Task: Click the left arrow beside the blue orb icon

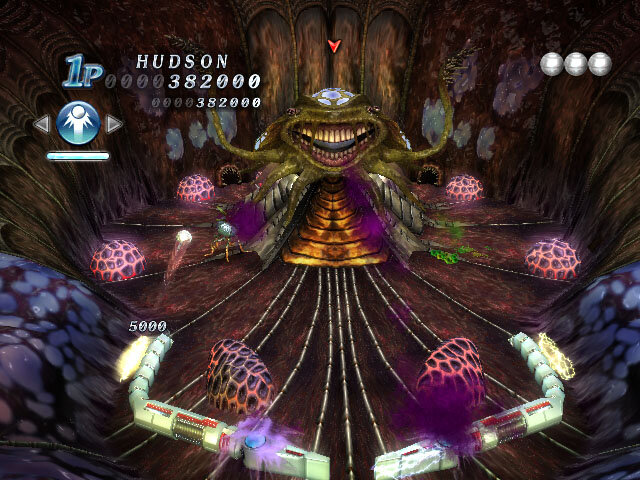Action: (42, 124)
